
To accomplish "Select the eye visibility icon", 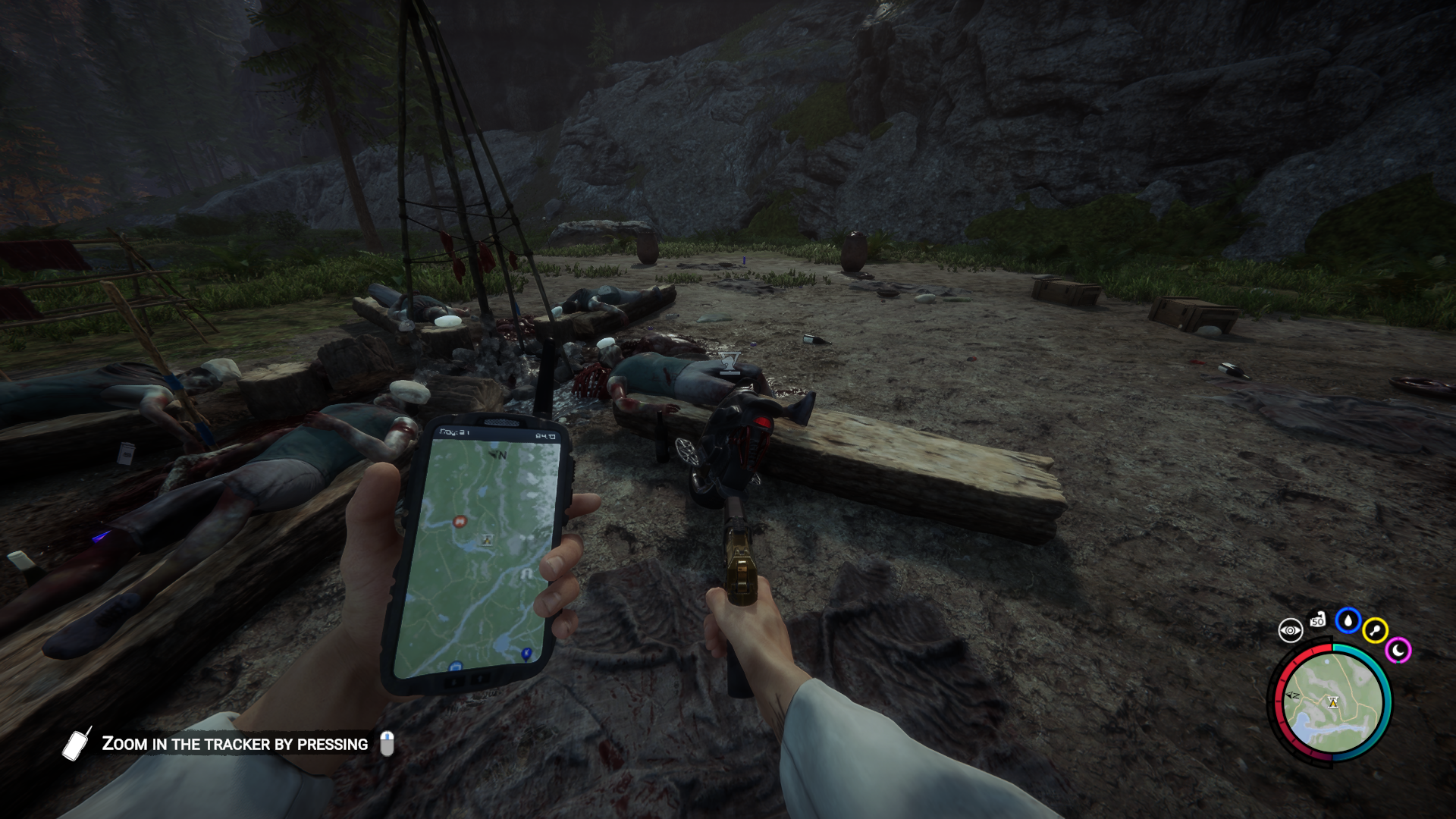I will click(x=1290, y=630).
